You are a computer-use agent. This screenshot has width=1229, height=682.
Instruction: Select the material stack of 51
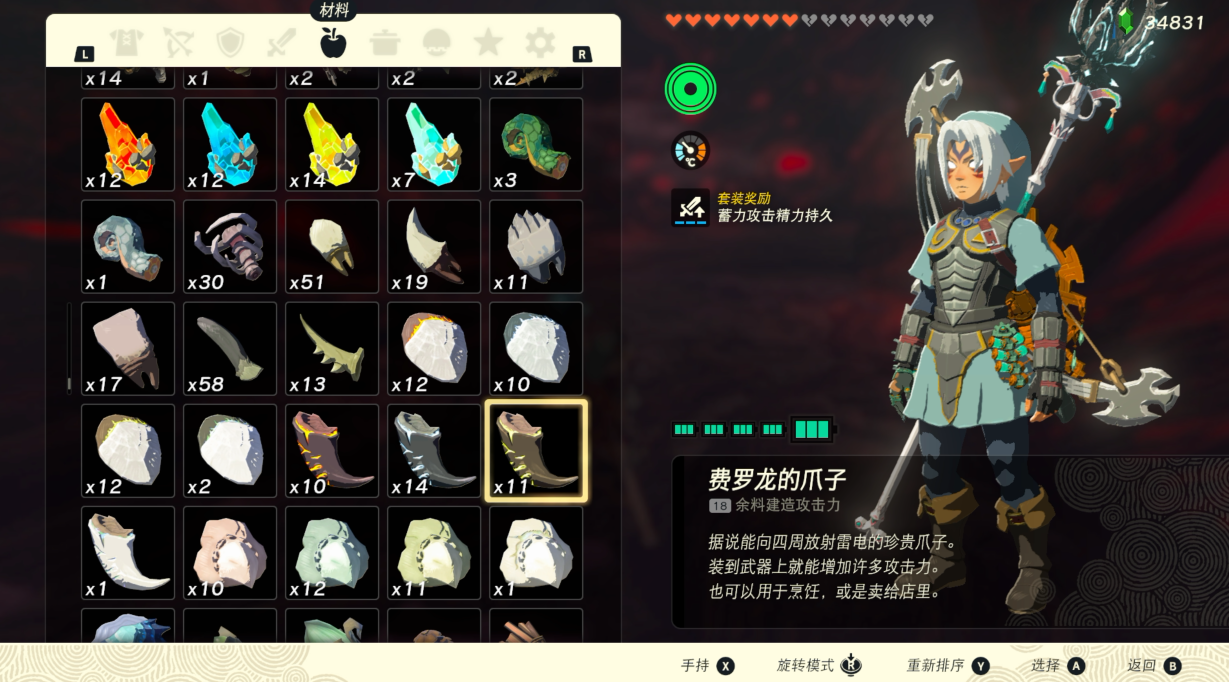[x=332, y=246]
